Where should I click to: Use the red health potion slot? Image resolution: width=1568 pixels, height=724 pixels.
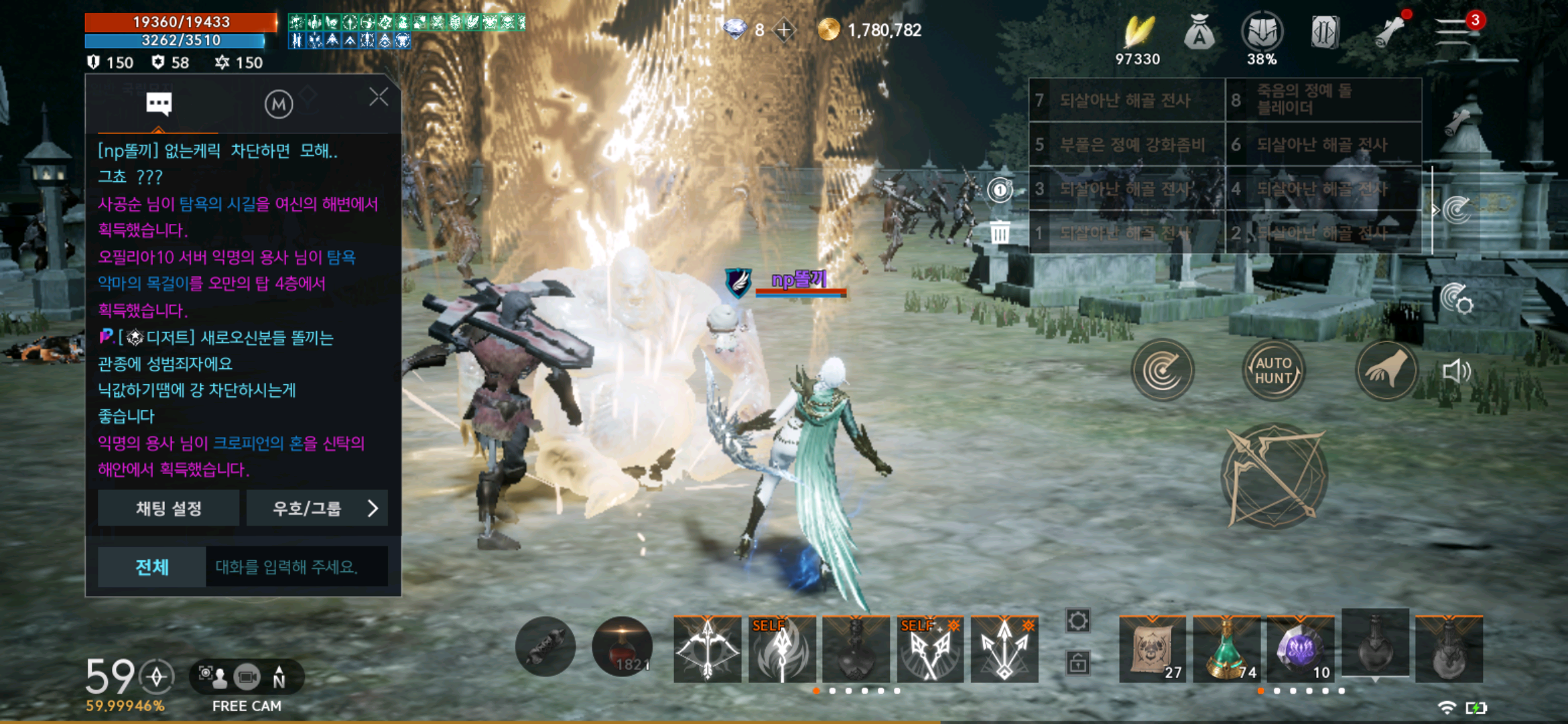[x=623, y=647]
